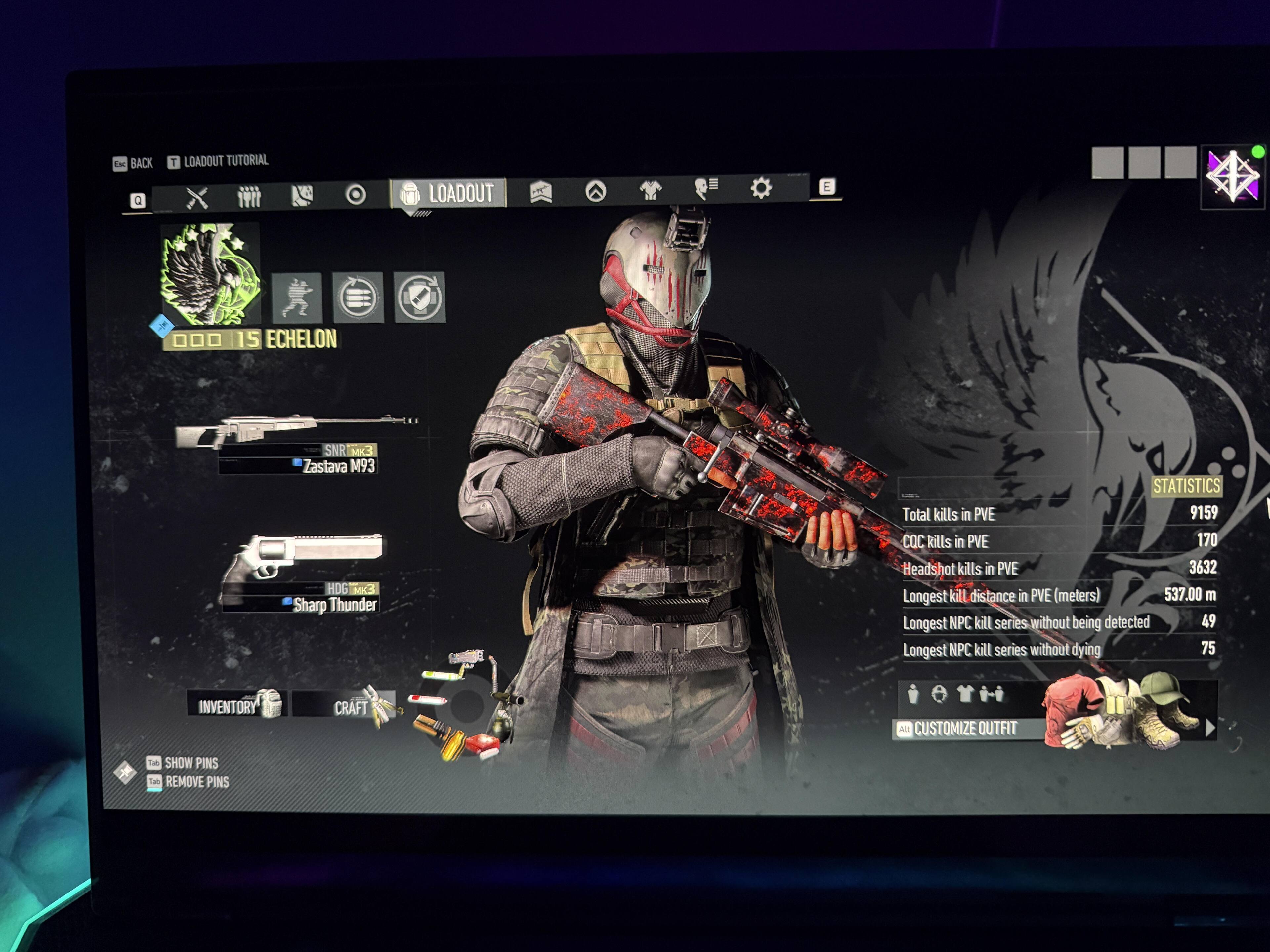This screenshot has height=952, width=1270.
Task: Select the Loadout tab
Action: point(448,193)
